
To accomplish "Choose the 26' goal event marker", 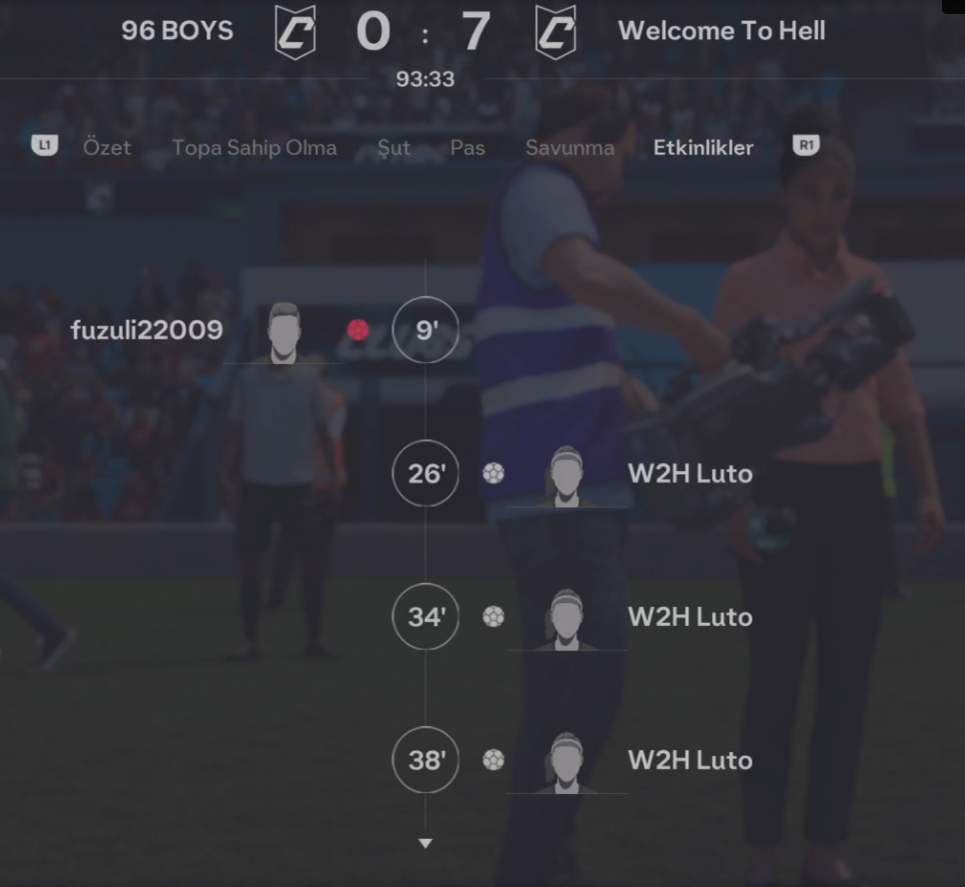I will tap(425, 473).
